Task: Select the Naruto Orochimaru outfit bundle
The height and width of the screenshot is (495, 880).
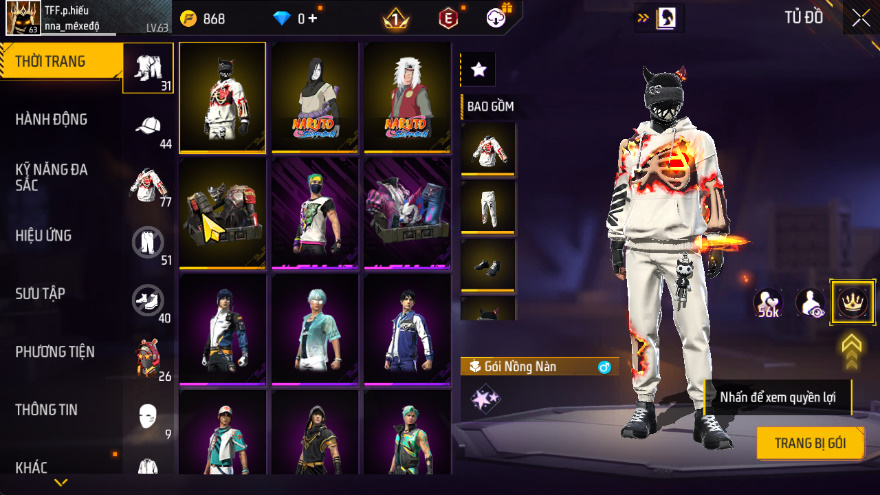Action: [315, 97]
